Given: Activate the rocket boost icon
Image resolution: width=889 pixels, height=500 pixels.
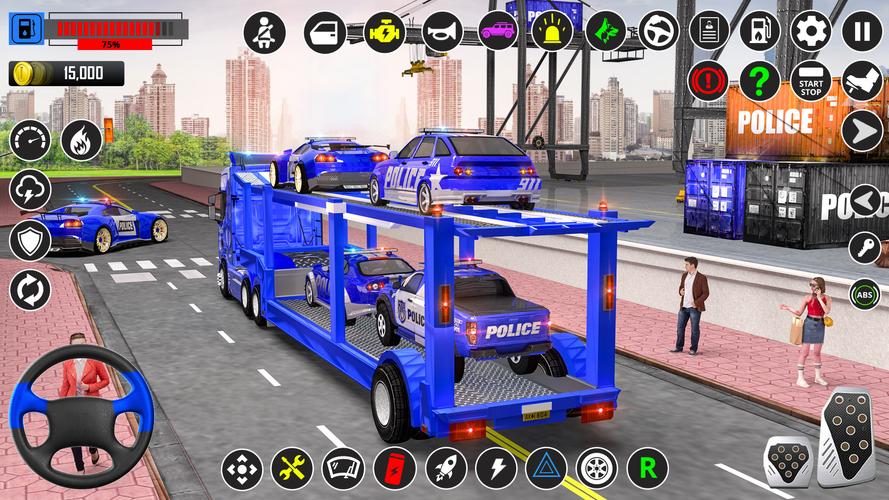Looking at the screenshot, I should 446,468.
